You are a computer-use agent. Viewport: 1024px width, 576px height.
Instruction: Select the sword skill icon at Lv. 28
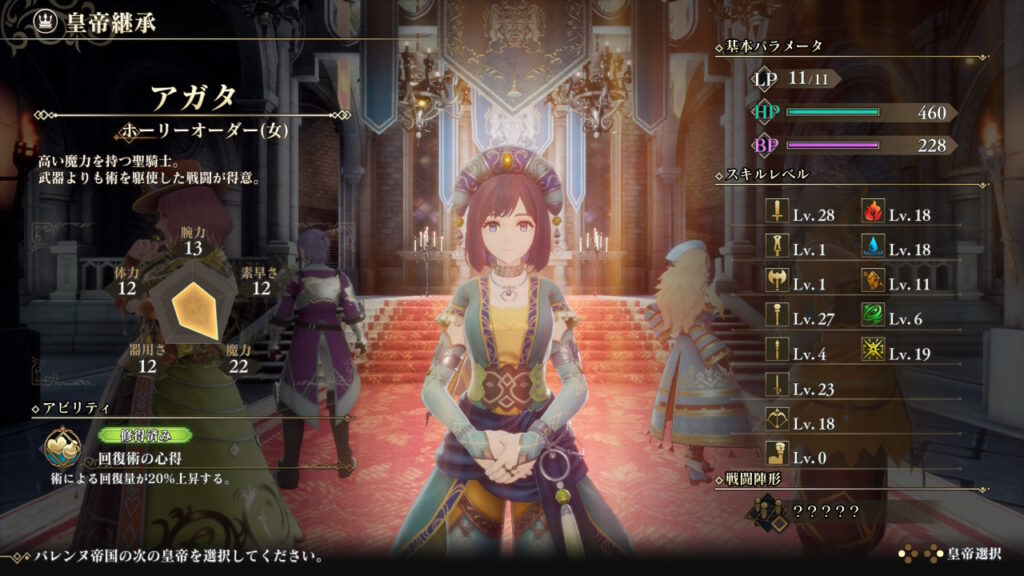coord(777,211)
